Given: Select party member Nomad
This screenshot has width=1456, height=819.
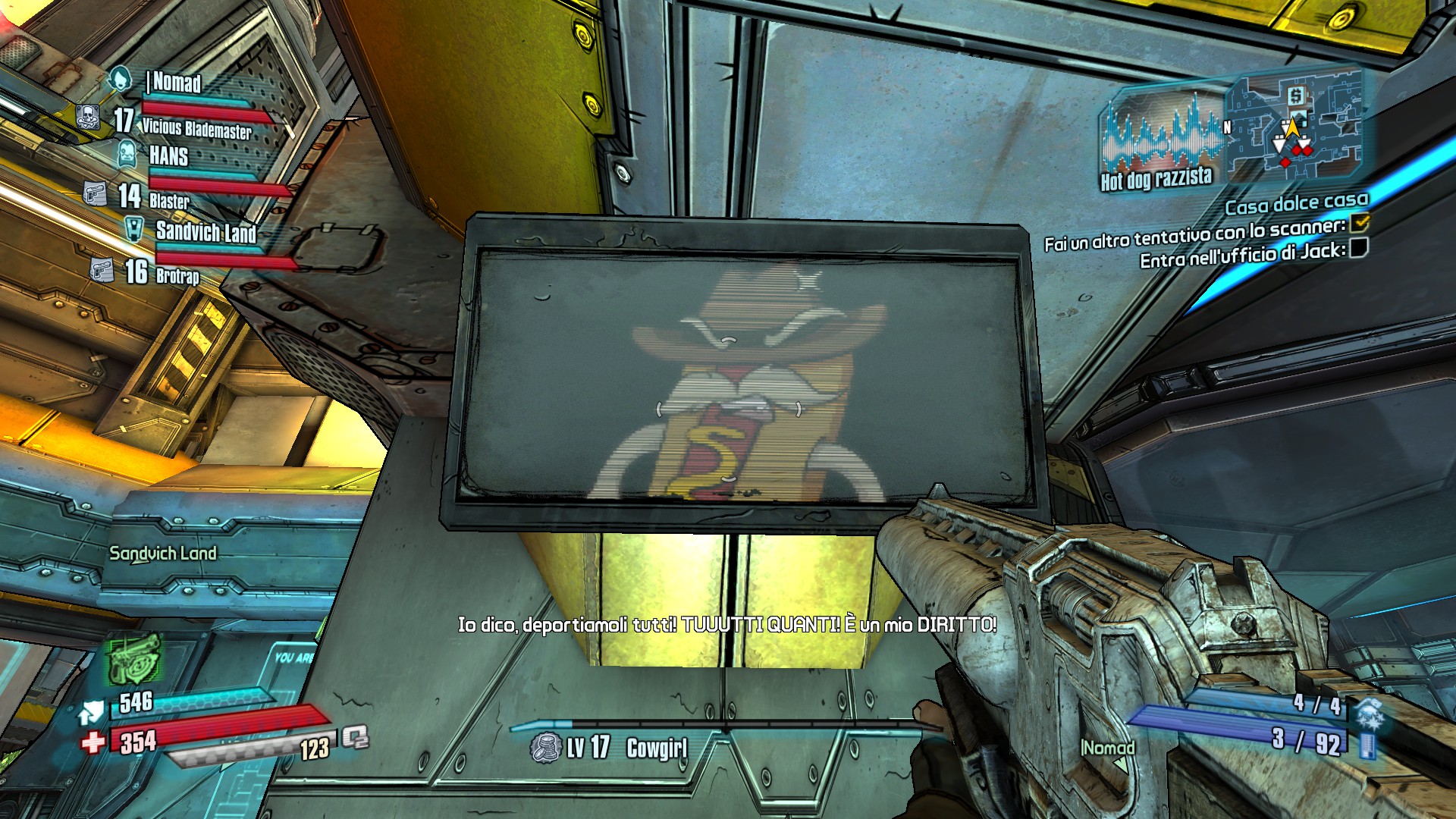Looking at the screenshot, I should (x=176, y=82).
